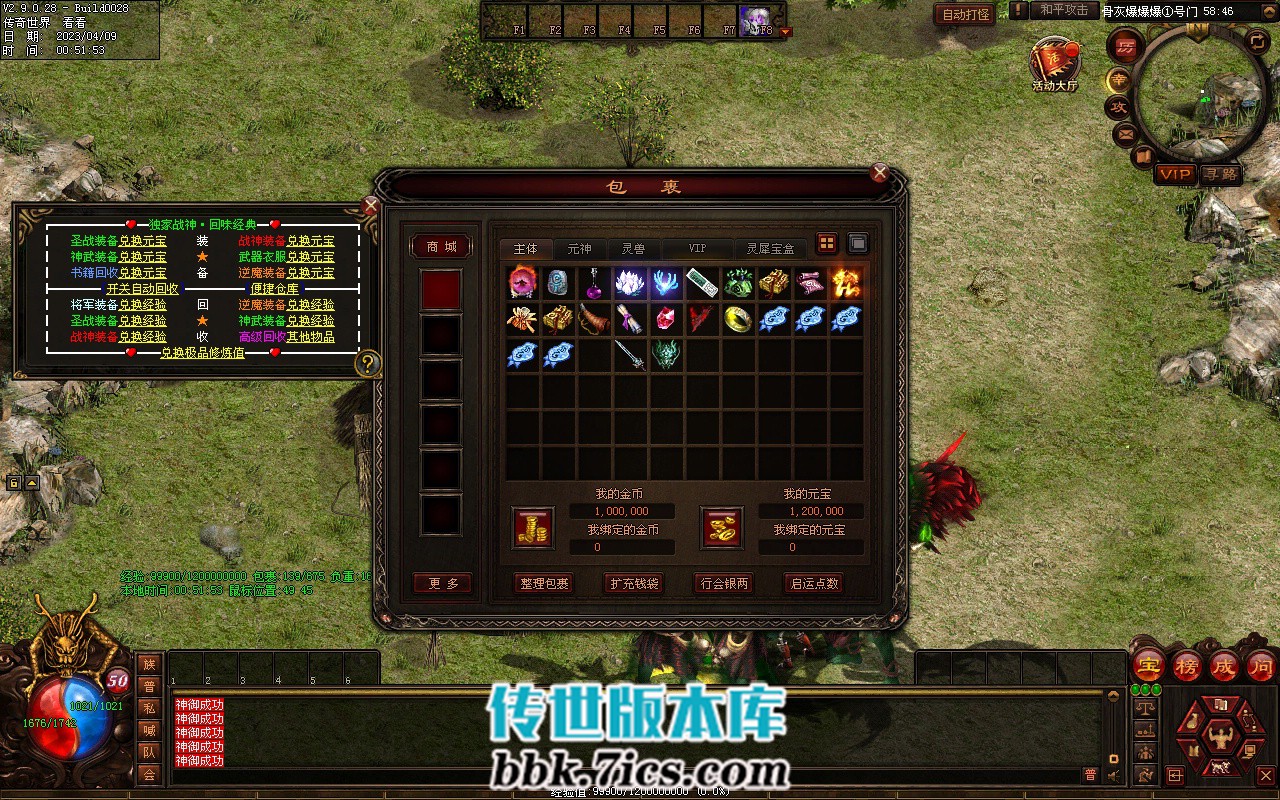
Task: Close the recycle exchange panel
Action: pyautogui.click(x=370, y=207)
